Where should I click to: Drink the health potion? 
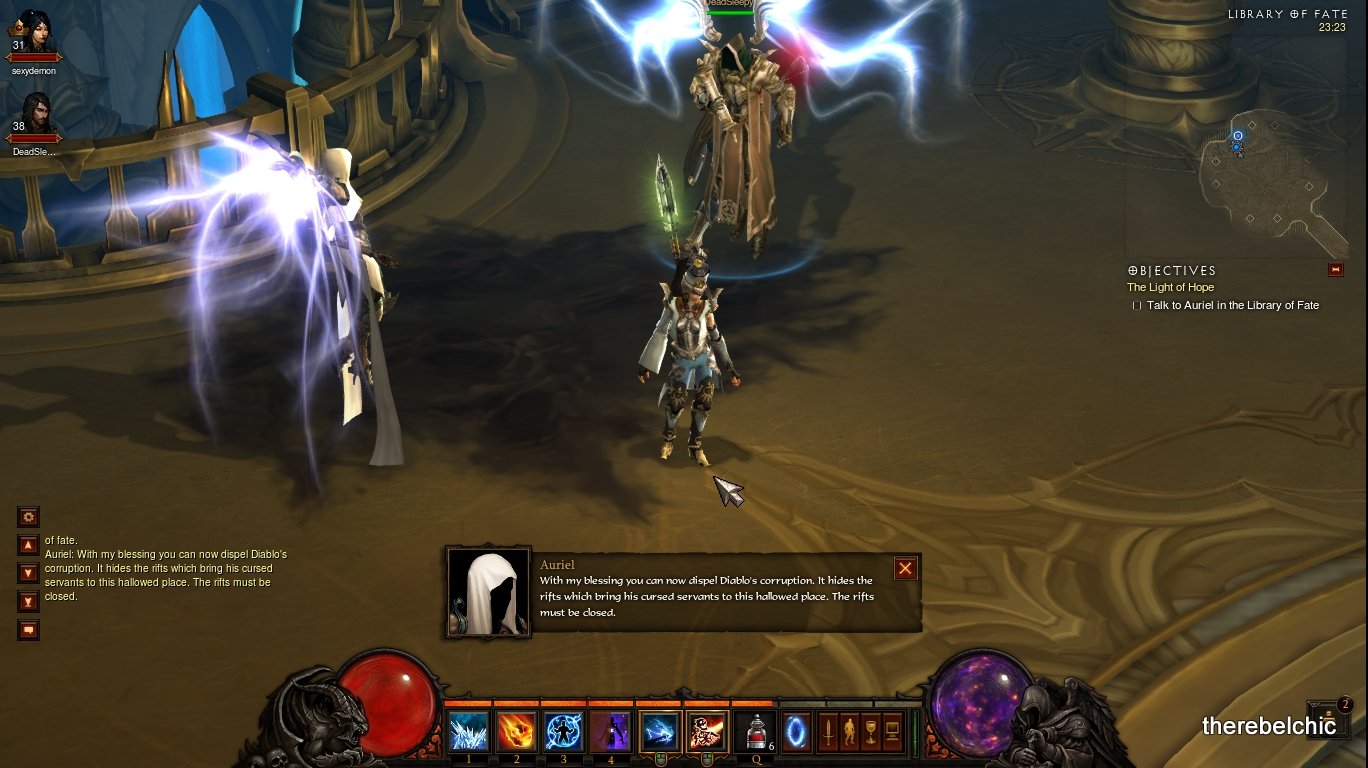click(754, 731)
